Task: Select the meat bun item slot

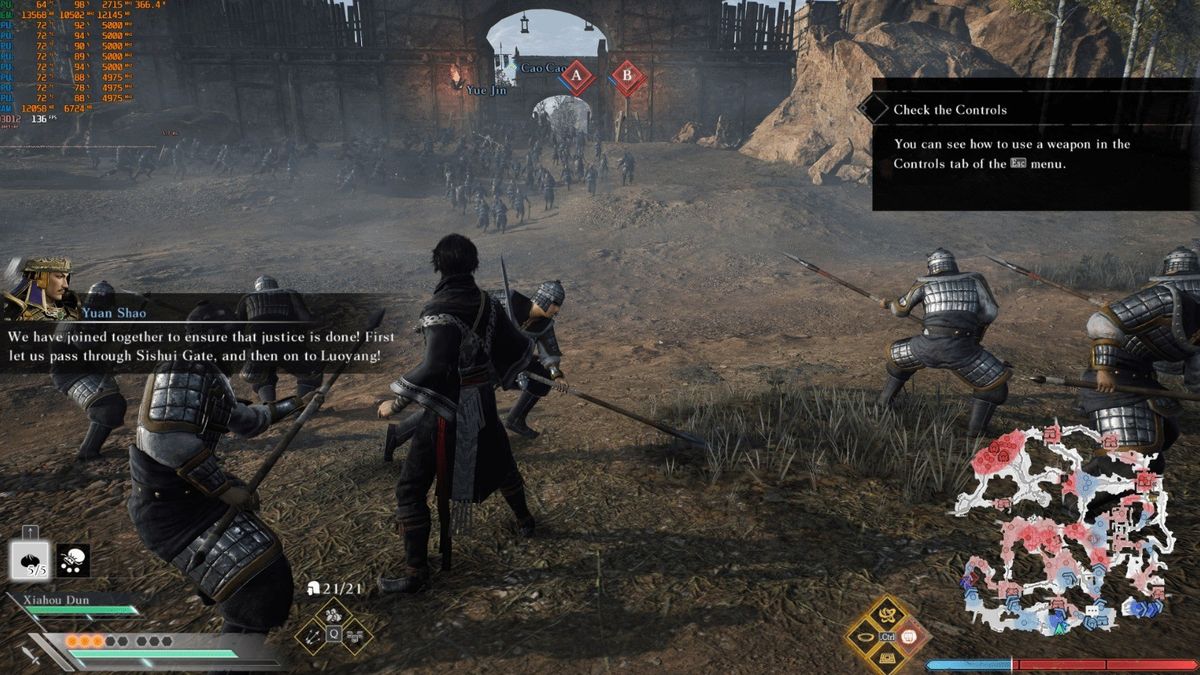Action: [x=30, y=561]
